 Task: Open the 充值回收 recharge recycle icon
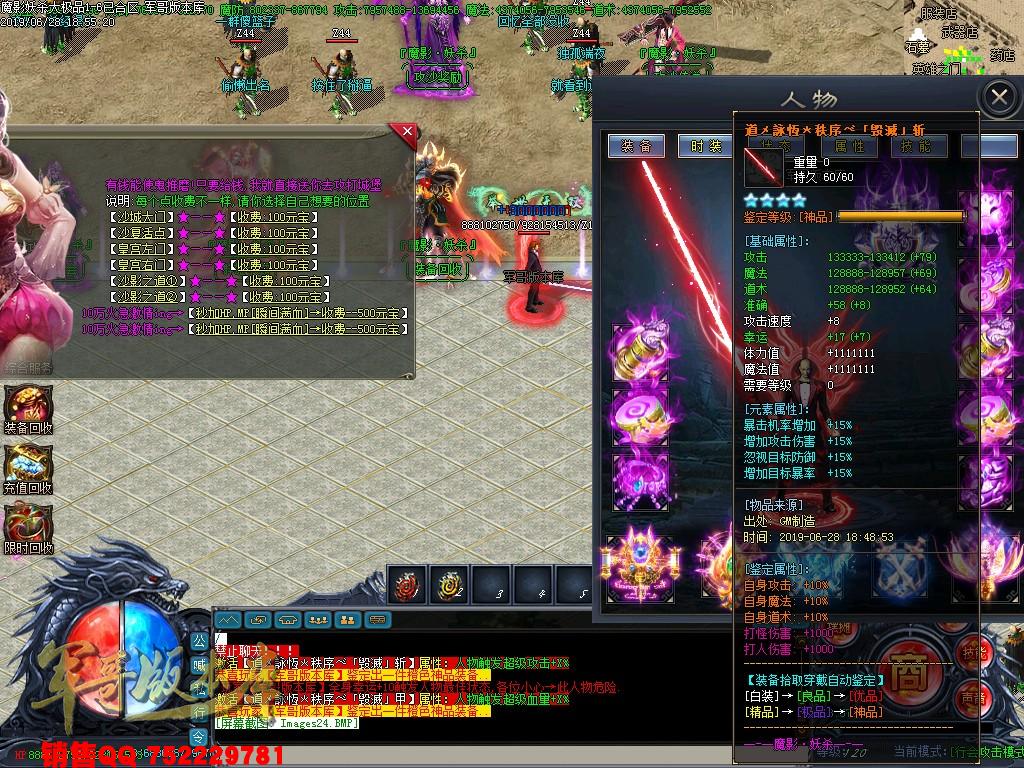click(28, 467)
